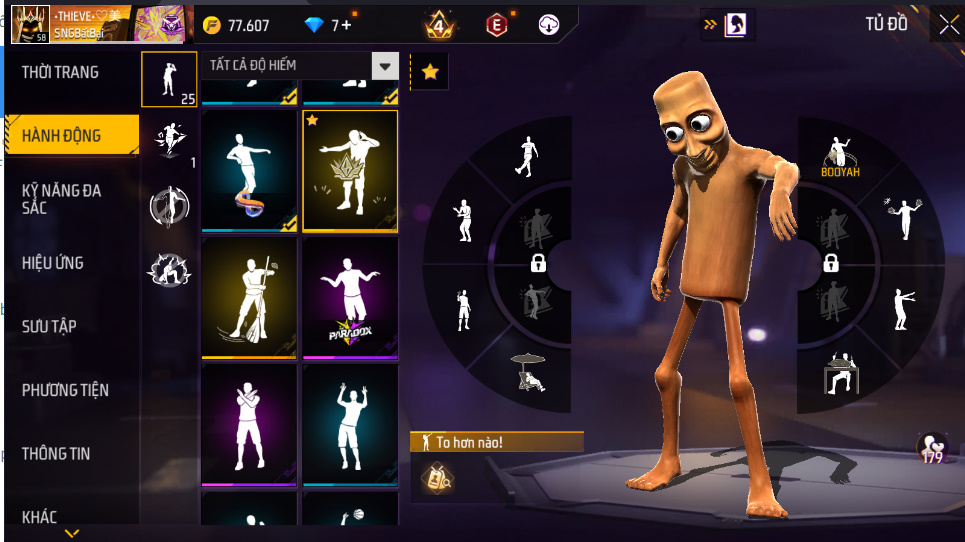This screenshot has height=542, width=965.
Task: Pick the crossed-arms purple emote tile
Action: tap(249, 424)
